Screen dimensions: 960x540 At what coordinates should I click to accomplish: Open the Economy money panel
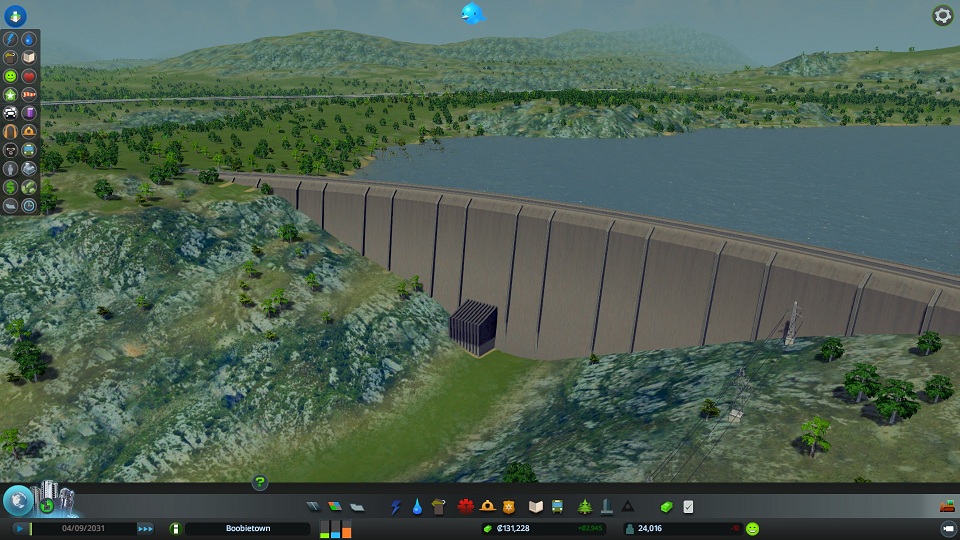[667, 507]
